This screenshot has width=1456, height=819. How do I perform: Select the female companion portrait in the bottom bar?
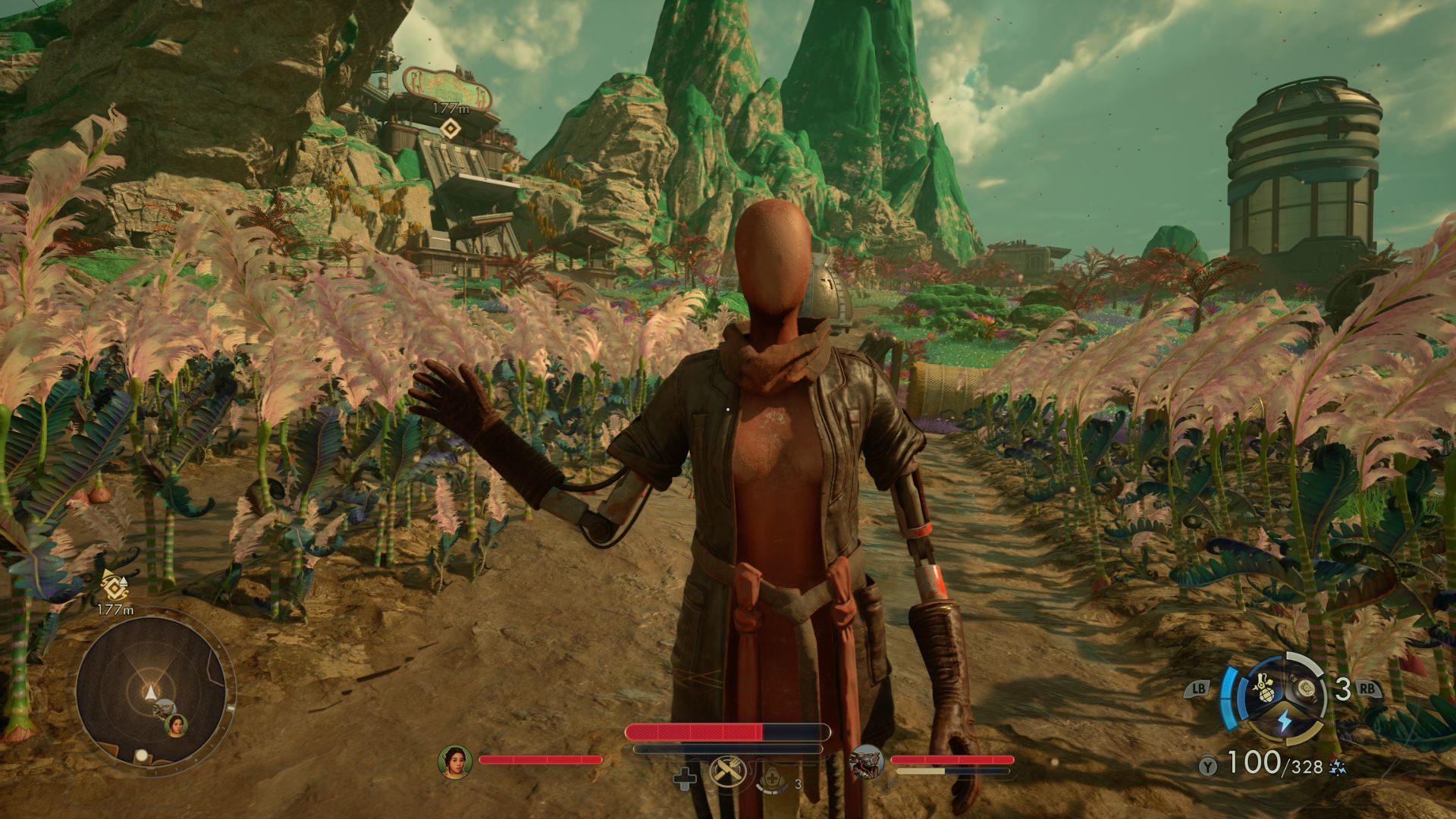click(x=455, y=761)
